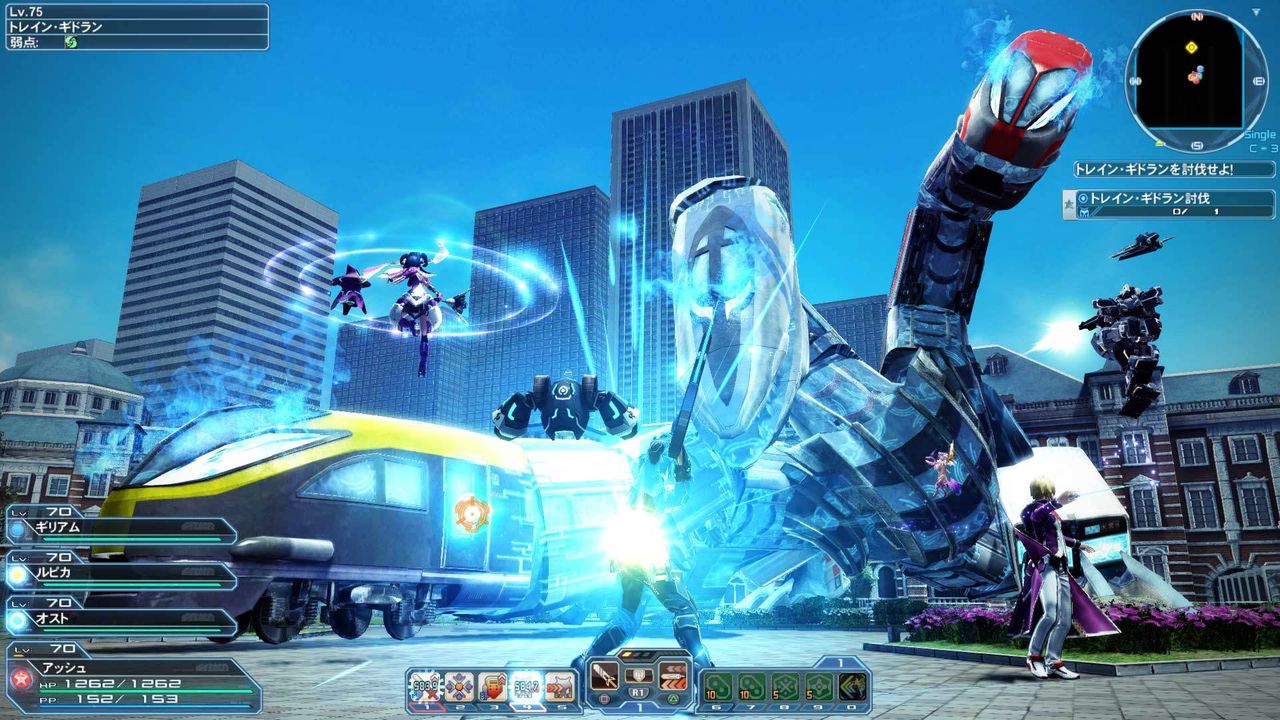Click ギリアム's class orb icon in the party list
1280x720 pixels.
point(18,528)
